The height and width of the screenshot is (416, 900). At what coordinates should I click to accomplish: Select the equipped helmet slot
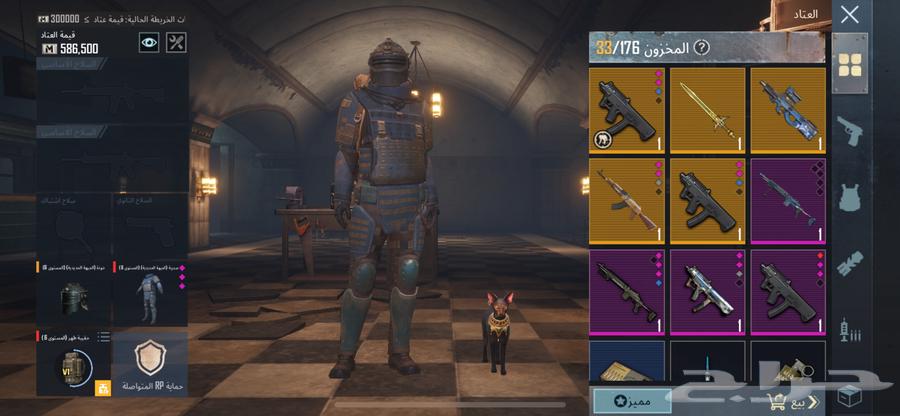[x=74, y=295]
